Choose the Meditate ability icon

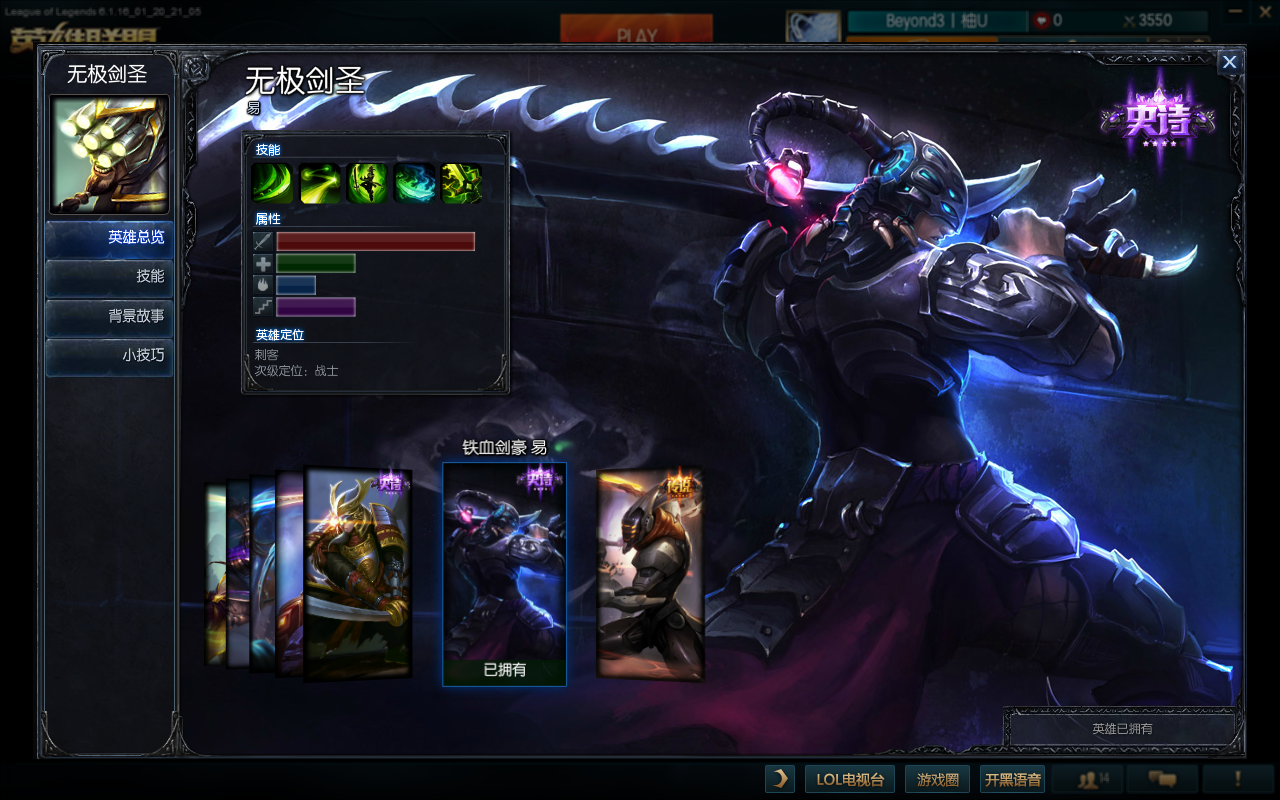tap(367, 184)
